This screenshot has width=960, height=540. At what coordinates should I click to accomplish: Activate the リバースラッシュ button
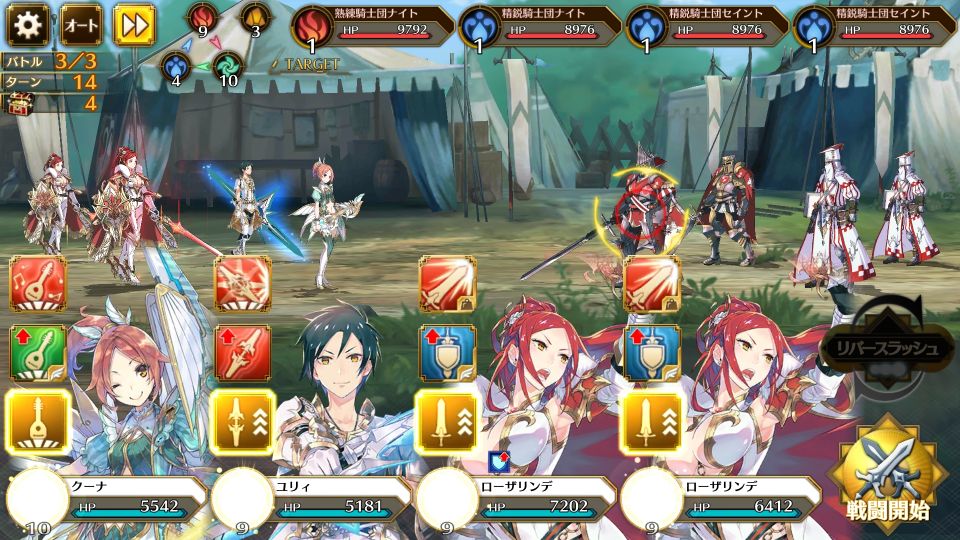880,348
